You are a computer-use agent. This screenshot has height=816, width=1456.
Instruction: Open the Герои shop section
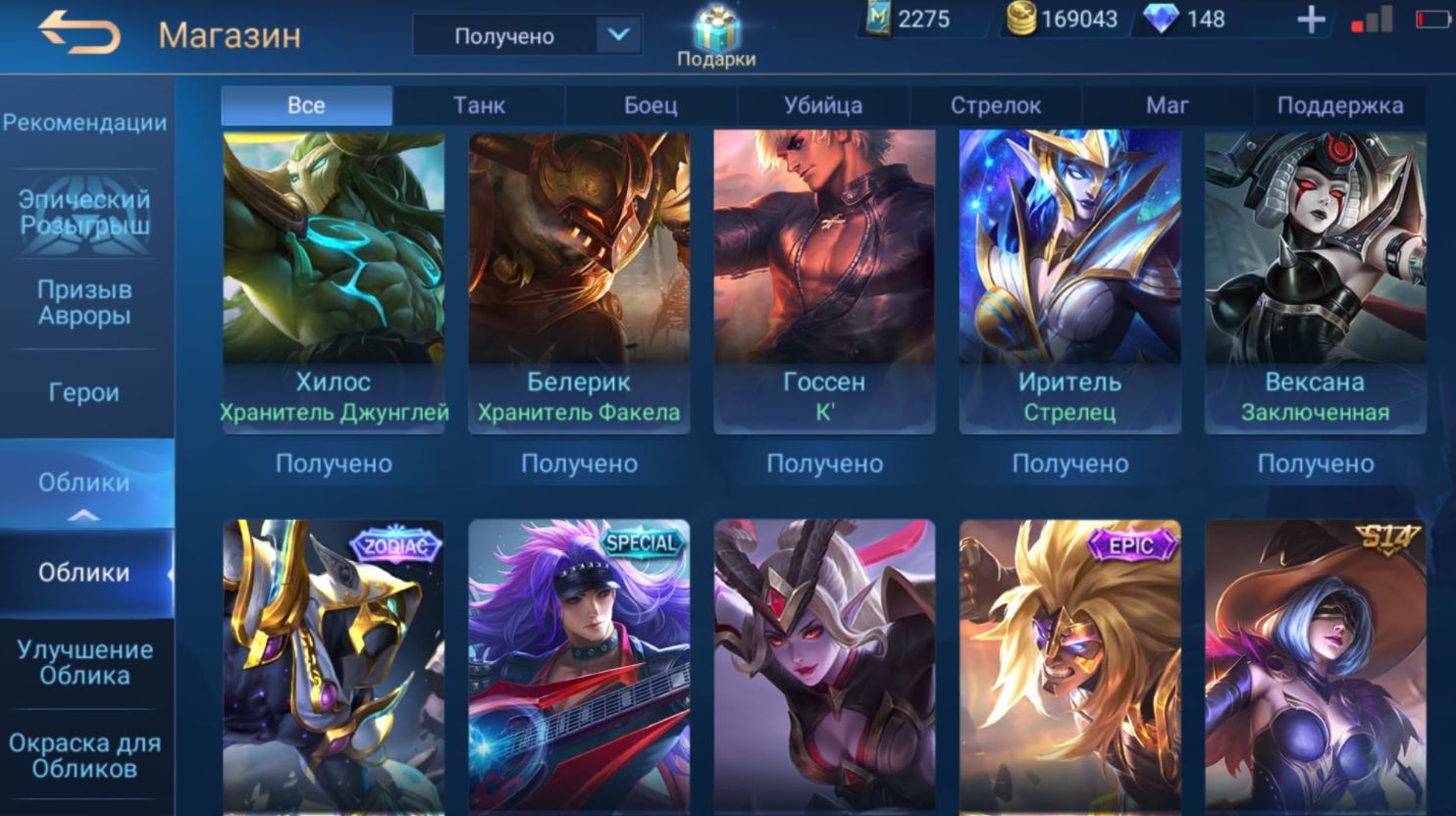[x=85, y=392]
